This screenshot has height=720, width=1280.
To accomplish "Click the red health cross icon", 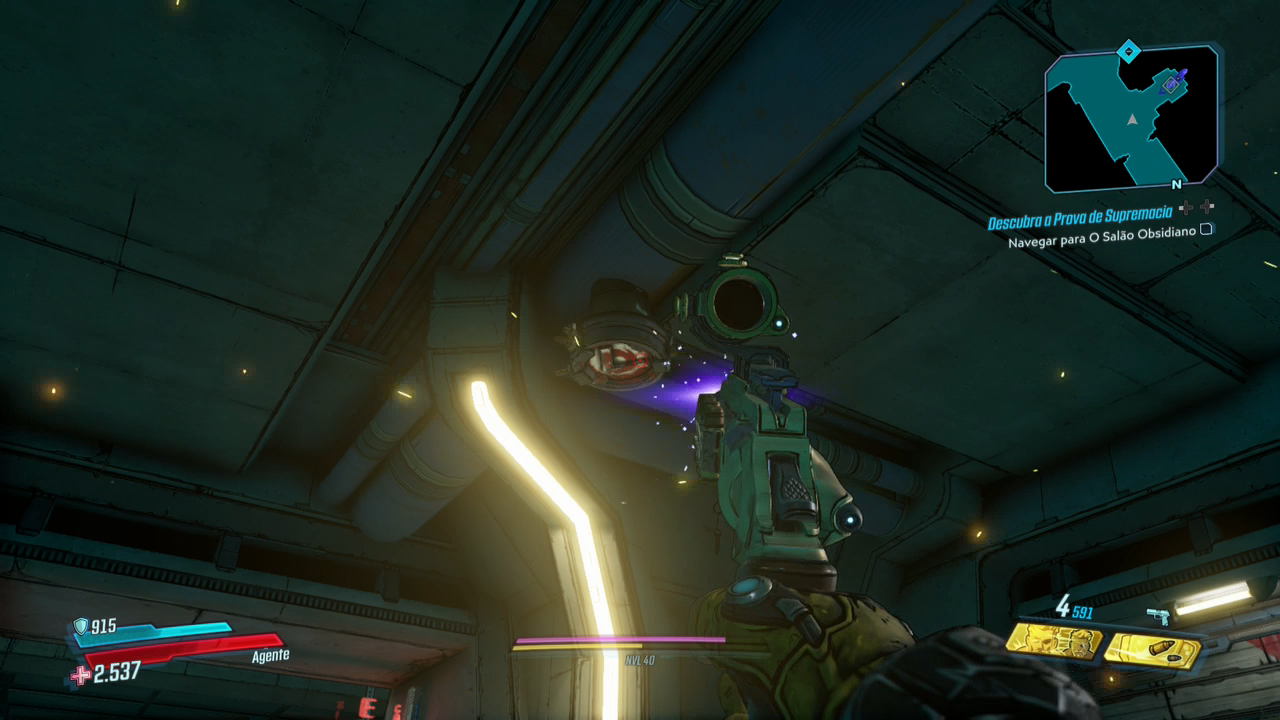I will (x=80, y=674).
